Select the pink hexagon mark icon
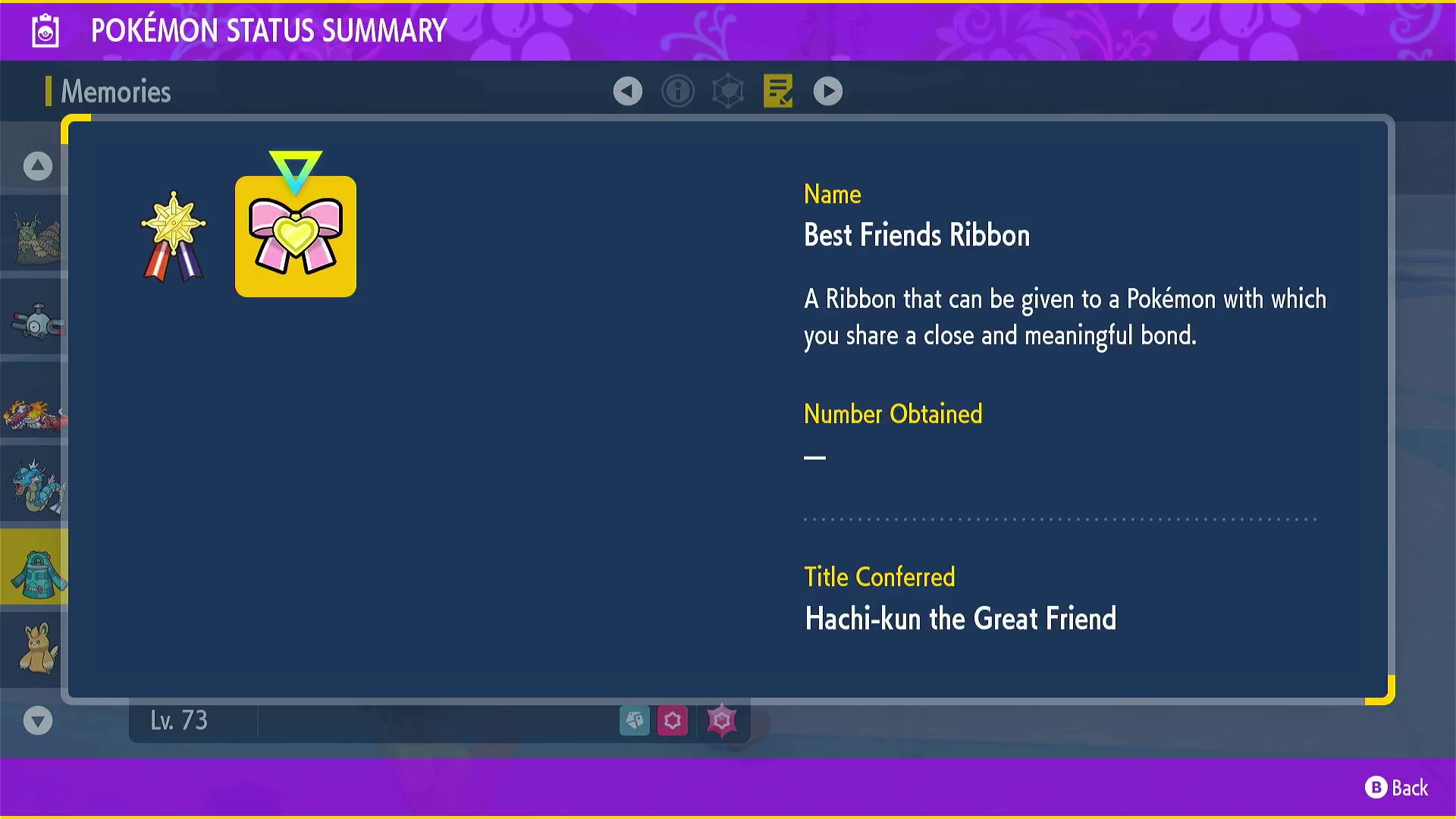 (x=673, y=720)
